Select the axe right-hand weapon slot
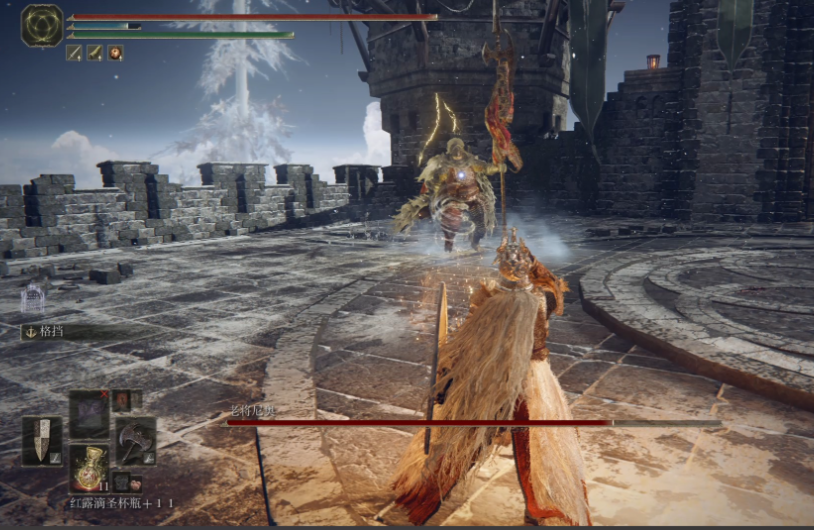Viewport: 814px width, 530px height. point(135,440)
